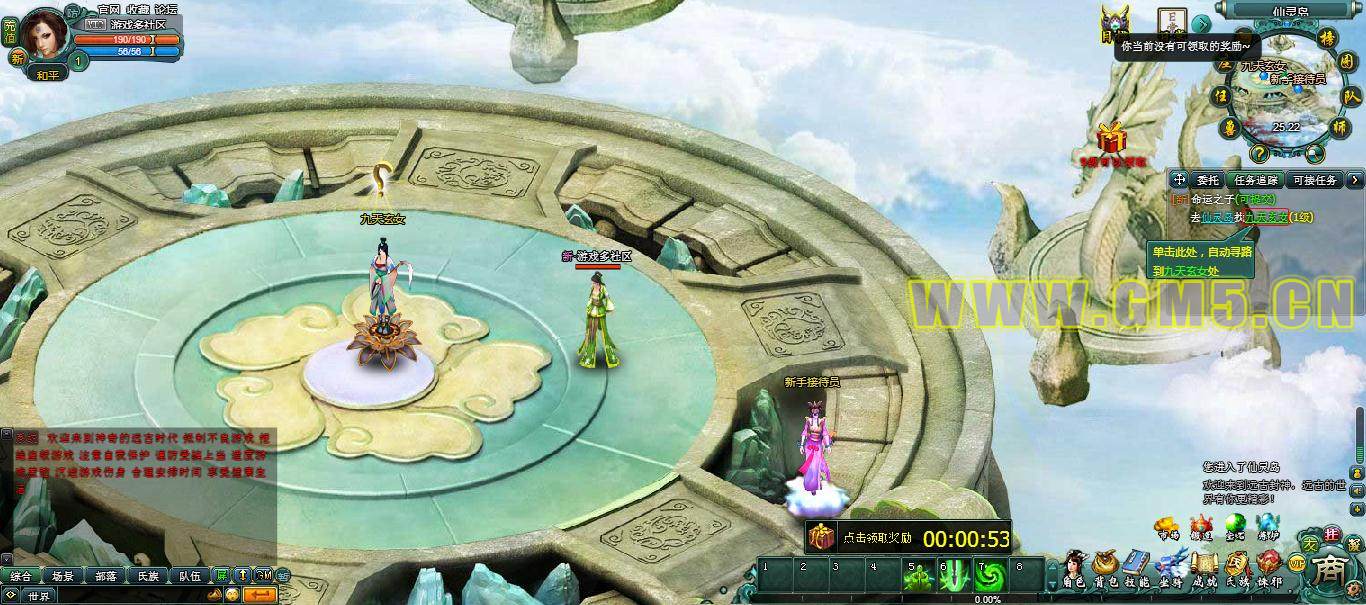The width and height of the screenshot is (1366, 605).
Task: Click the 九天玄女 quest tracker link
Action: [1265, 217]
